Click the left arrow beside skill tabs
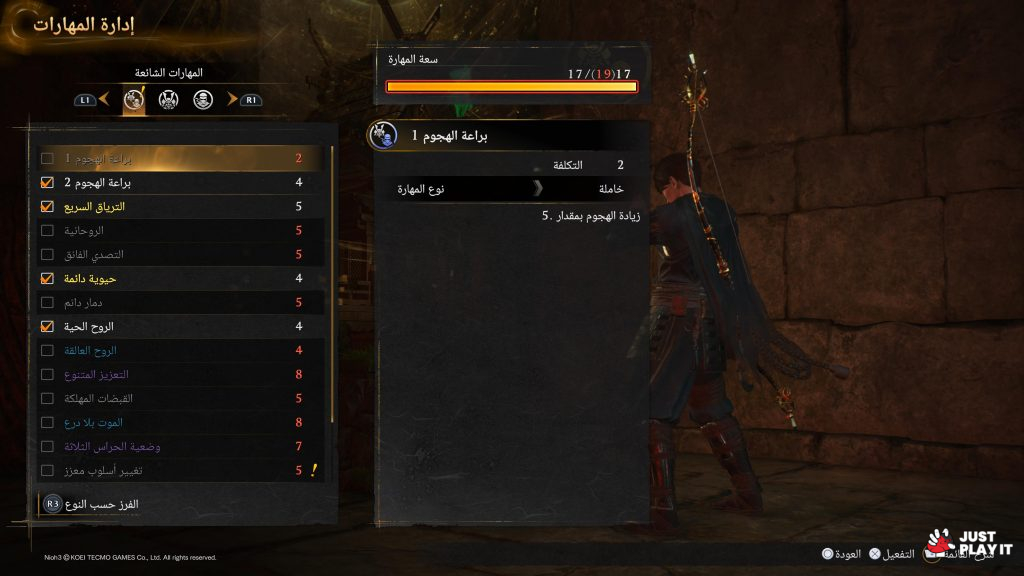This screenshot has width=1024, height=576. coord(104,99)
